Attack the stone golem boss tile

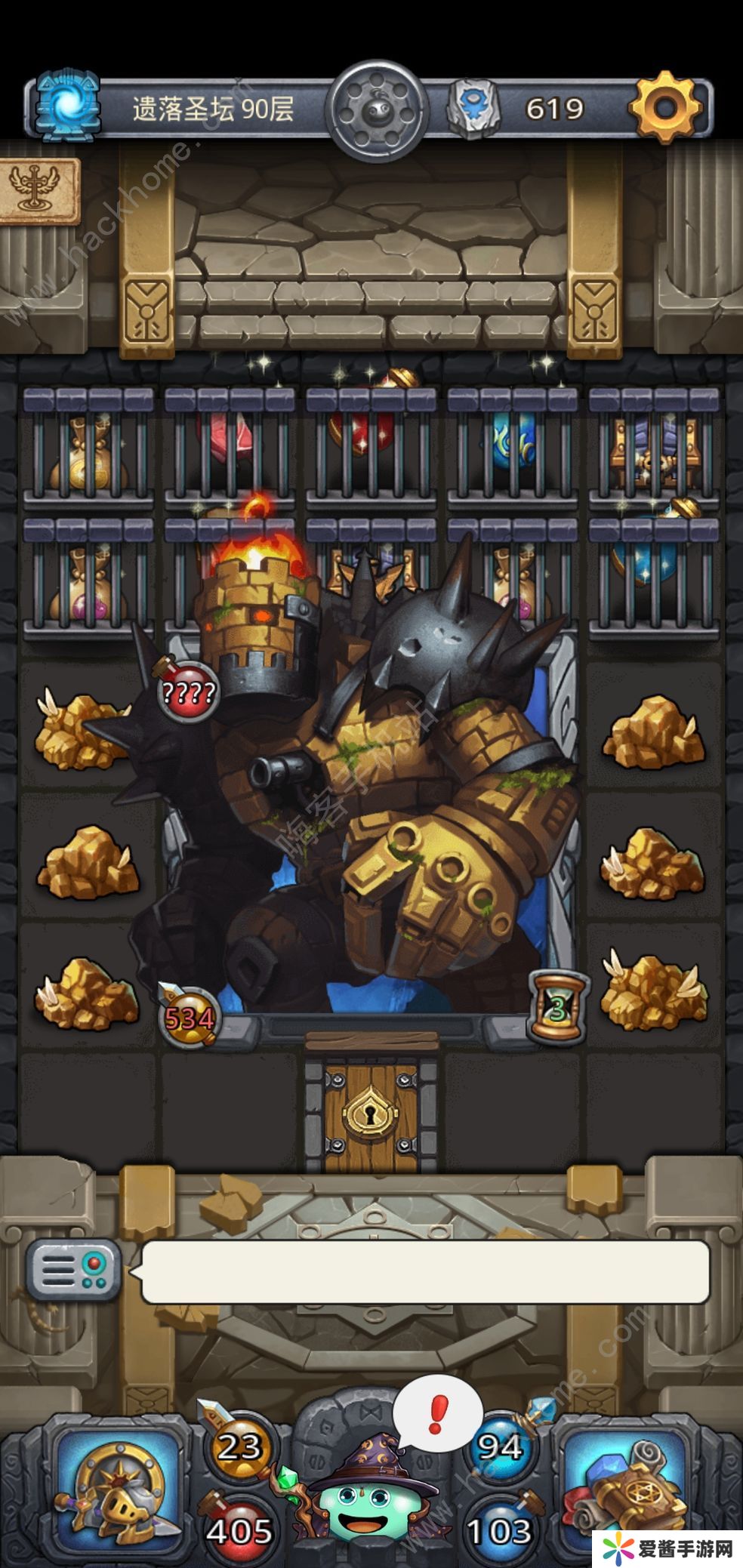point(370,815)
